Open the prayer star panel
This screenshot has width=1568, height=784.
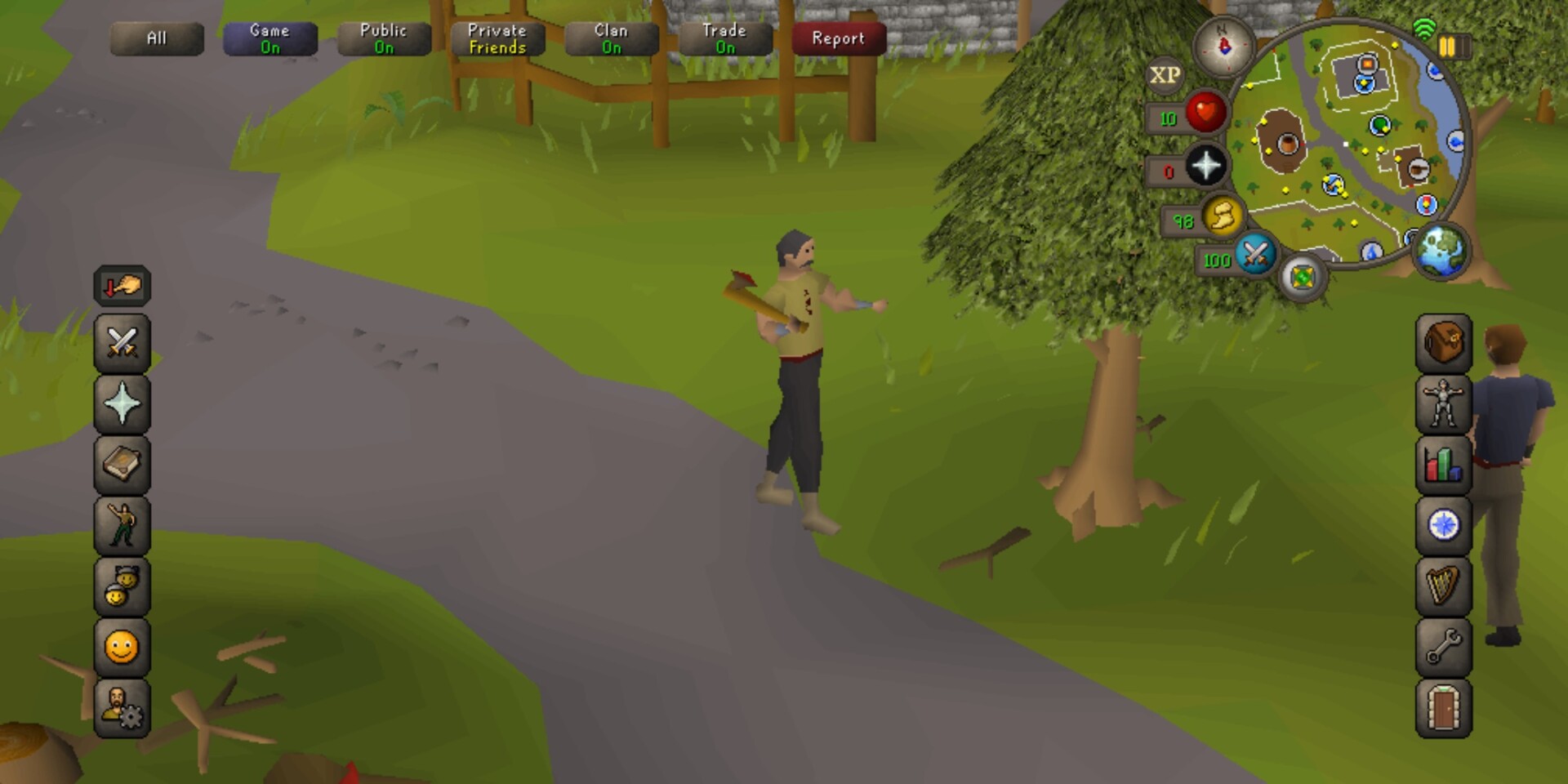click(122, 403)
